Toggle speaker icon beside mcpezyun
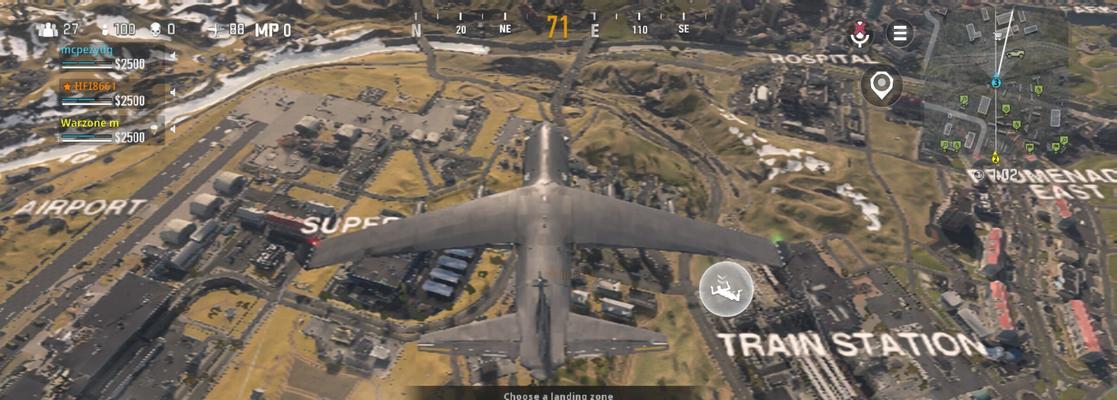Image resolution: width=1117 pixels, height=400 pixels. click(x=171, y=57)
